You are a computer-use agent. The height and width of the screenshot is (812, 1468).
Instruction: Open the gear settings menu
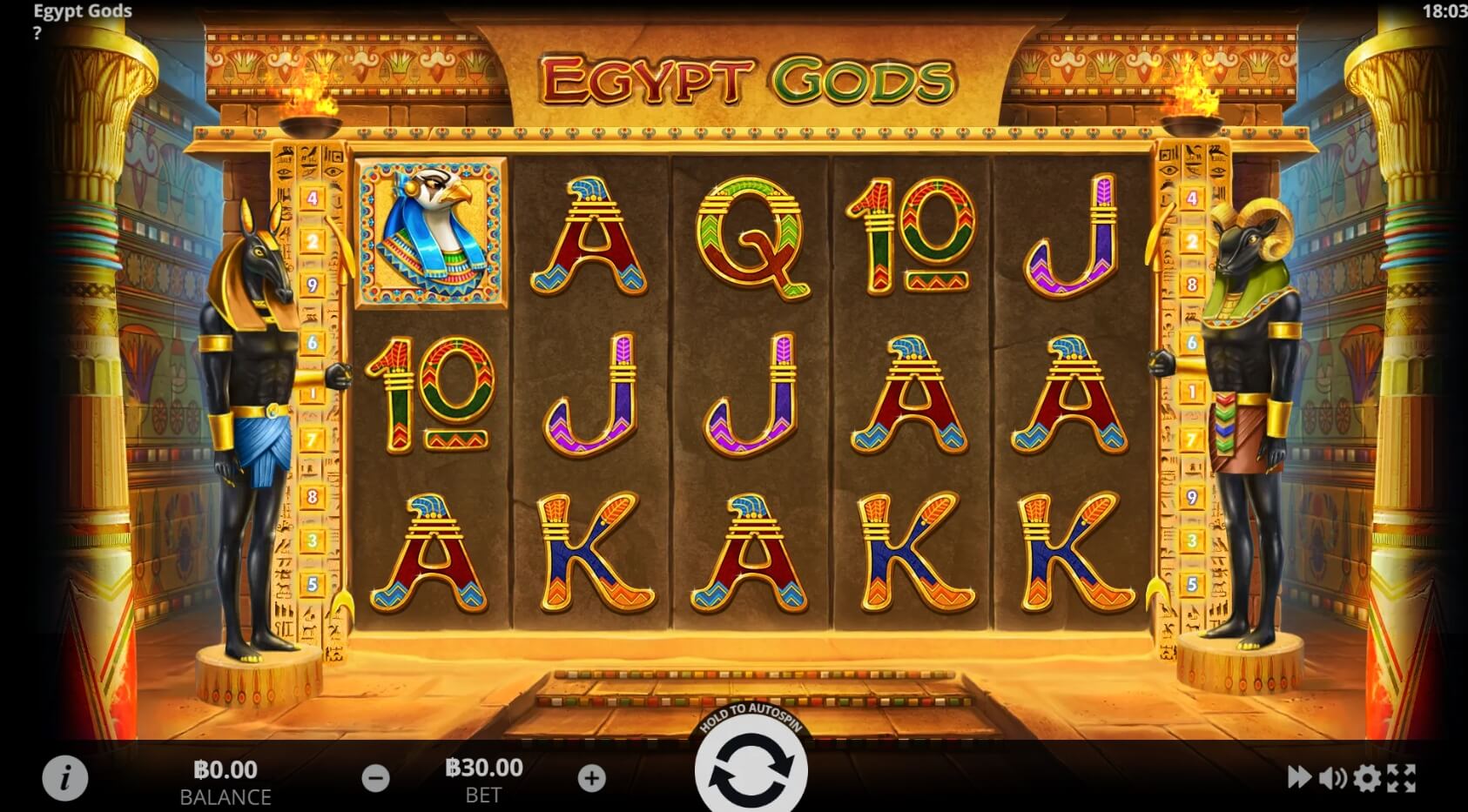(x=1367, y=777)
